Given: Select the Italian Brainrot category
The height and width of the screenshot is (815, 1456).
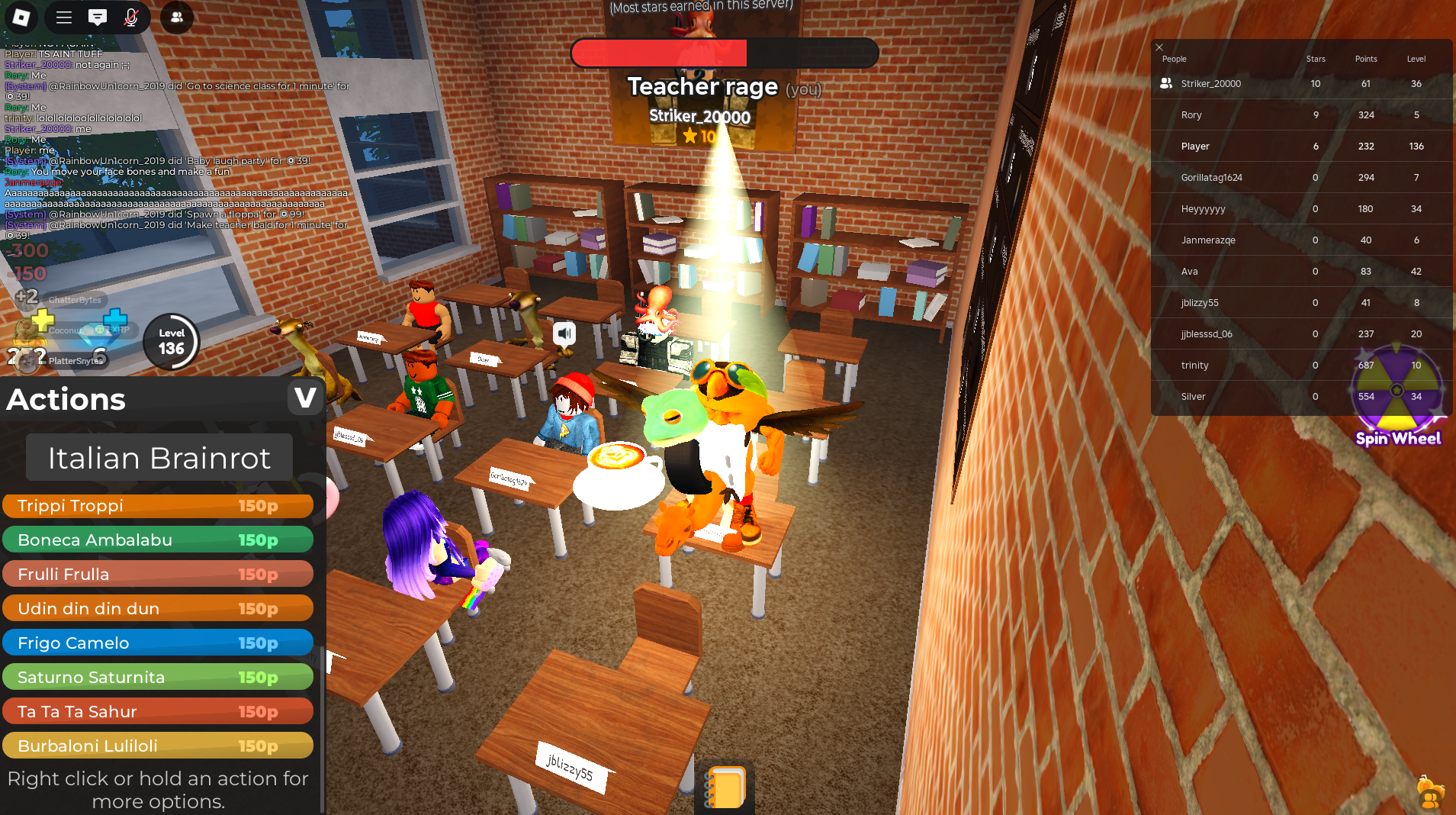Looking at the screenshot, I should 159,458.
